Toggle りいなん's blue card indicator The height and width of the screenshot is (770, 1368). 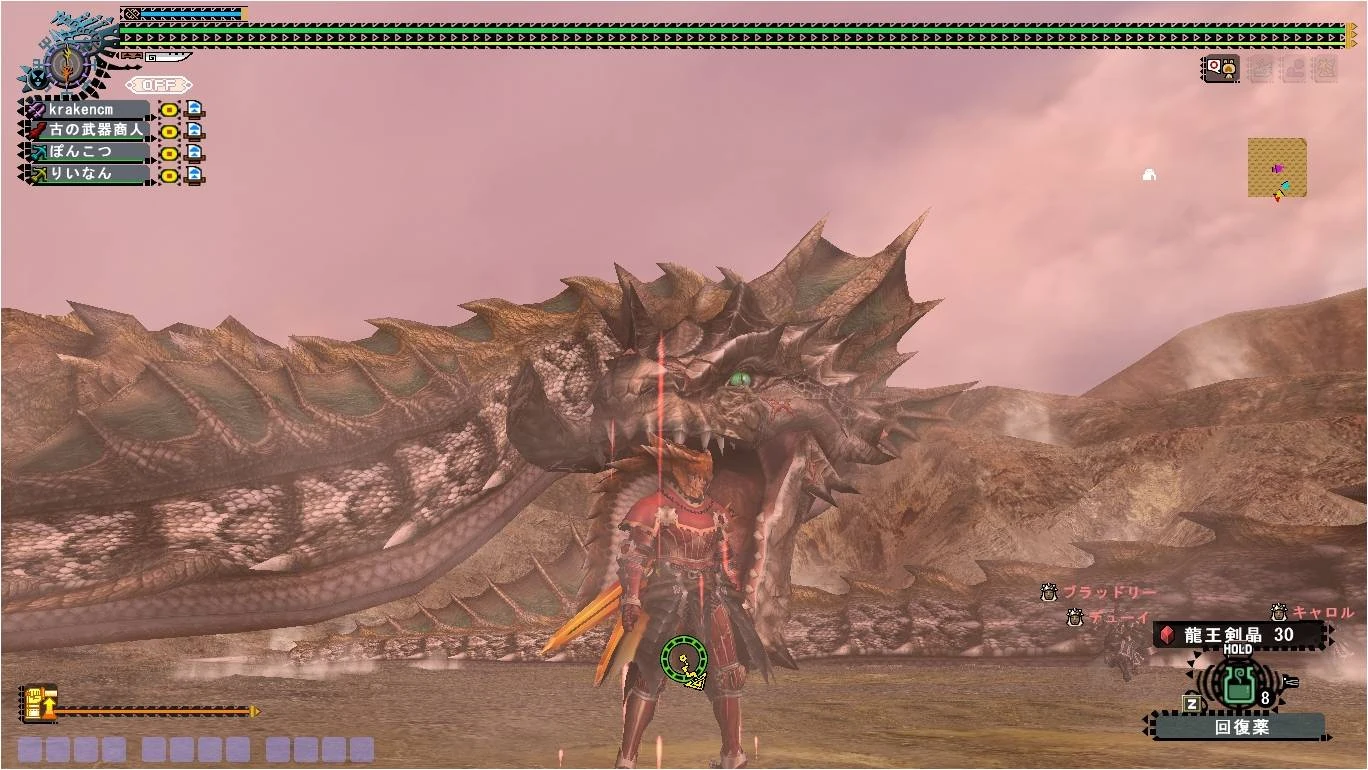[194, 175]
